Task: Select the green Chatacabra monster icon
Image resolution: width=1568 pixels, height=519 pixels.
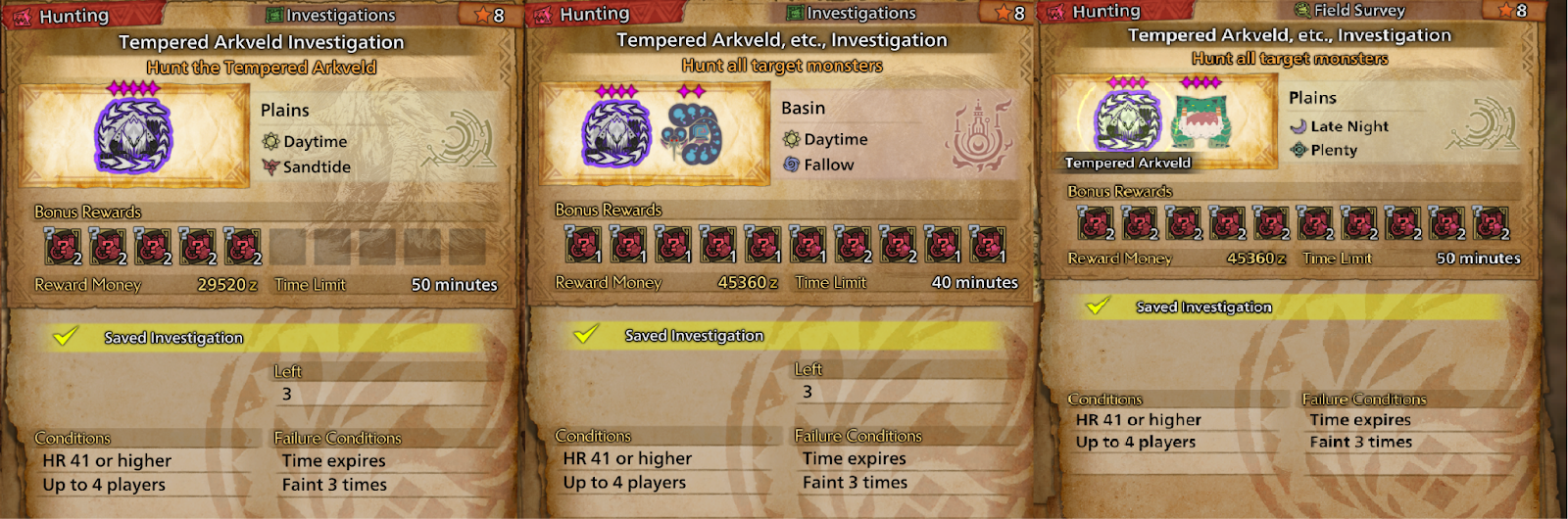Action: point(1200,120)
